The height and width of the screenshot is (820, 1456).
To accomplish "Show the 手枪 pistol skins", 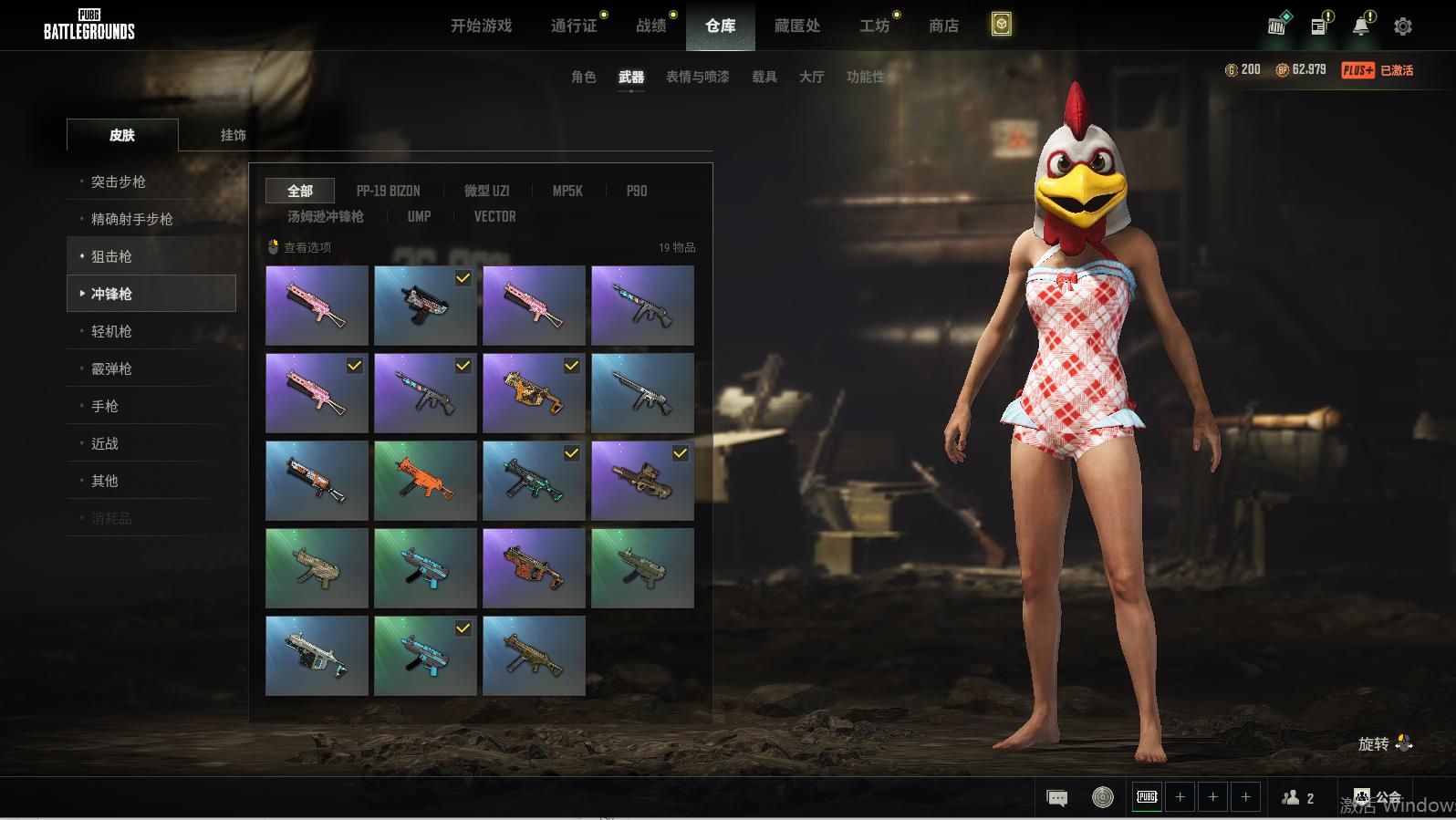I will click(105, 406).
